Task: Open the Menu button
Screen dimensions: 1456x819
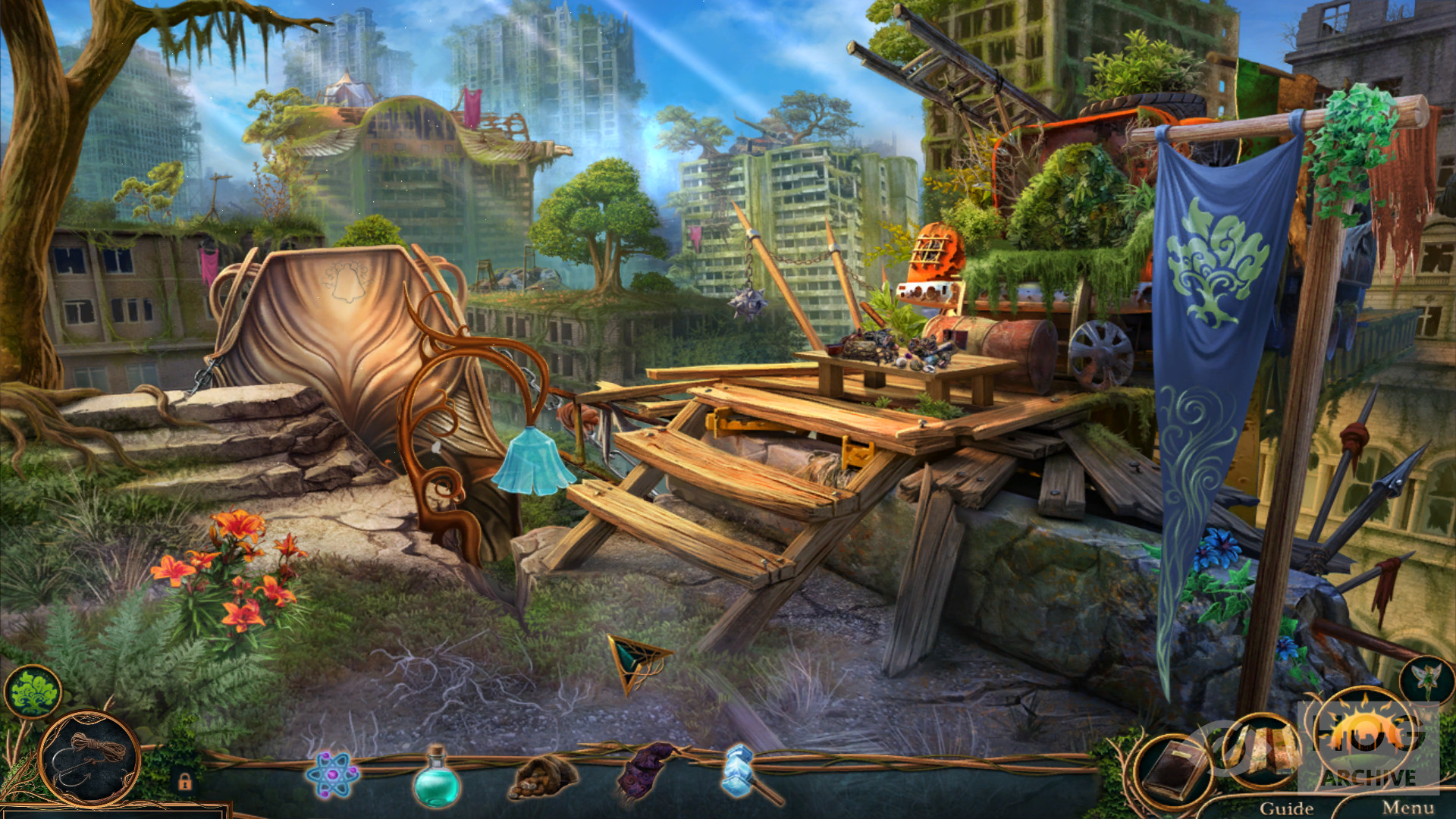Action: click(1407, 808)
